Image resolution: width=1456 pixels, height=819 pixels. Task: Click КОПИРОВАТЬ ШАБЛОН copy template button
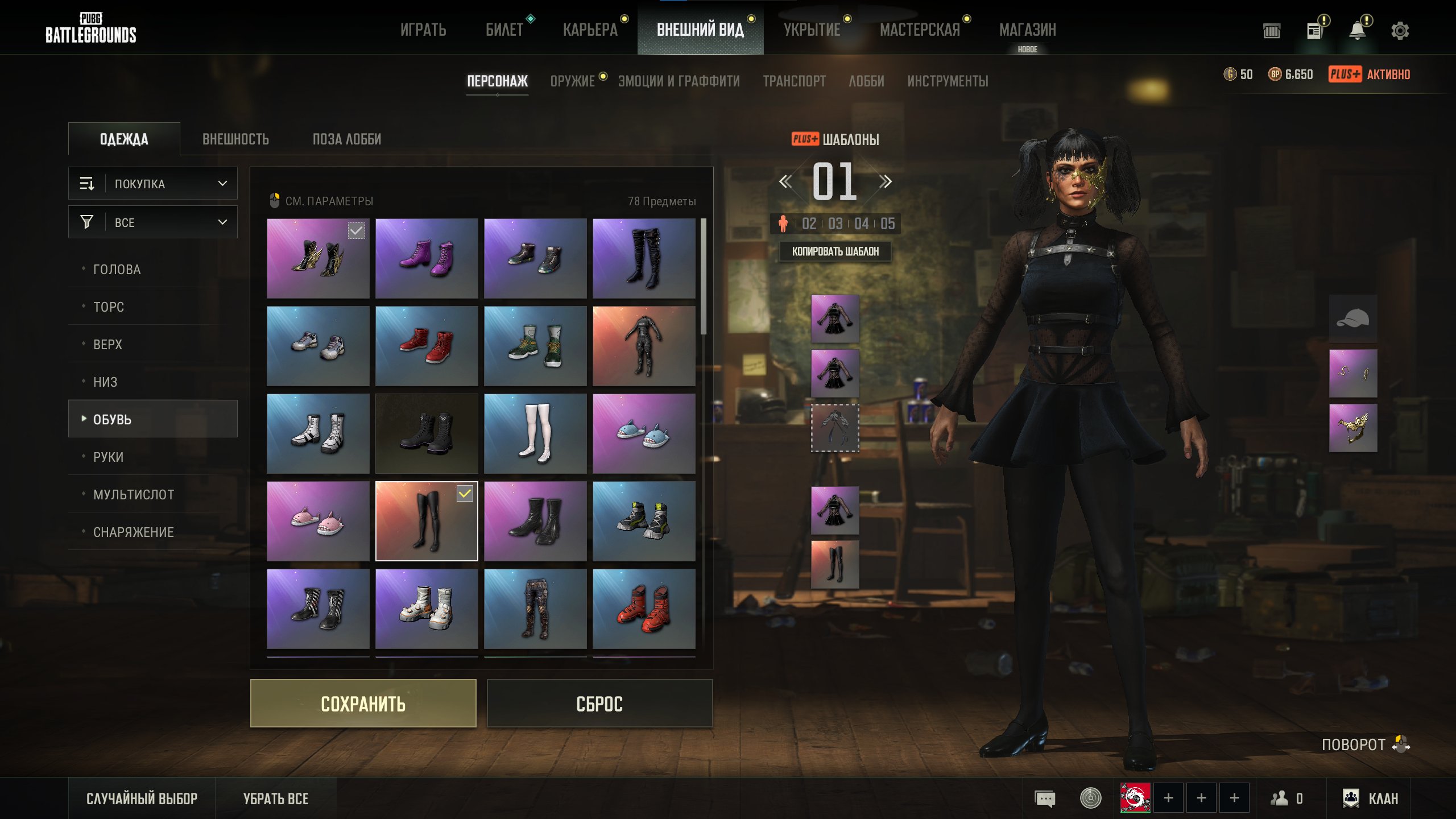pos(835,251)
